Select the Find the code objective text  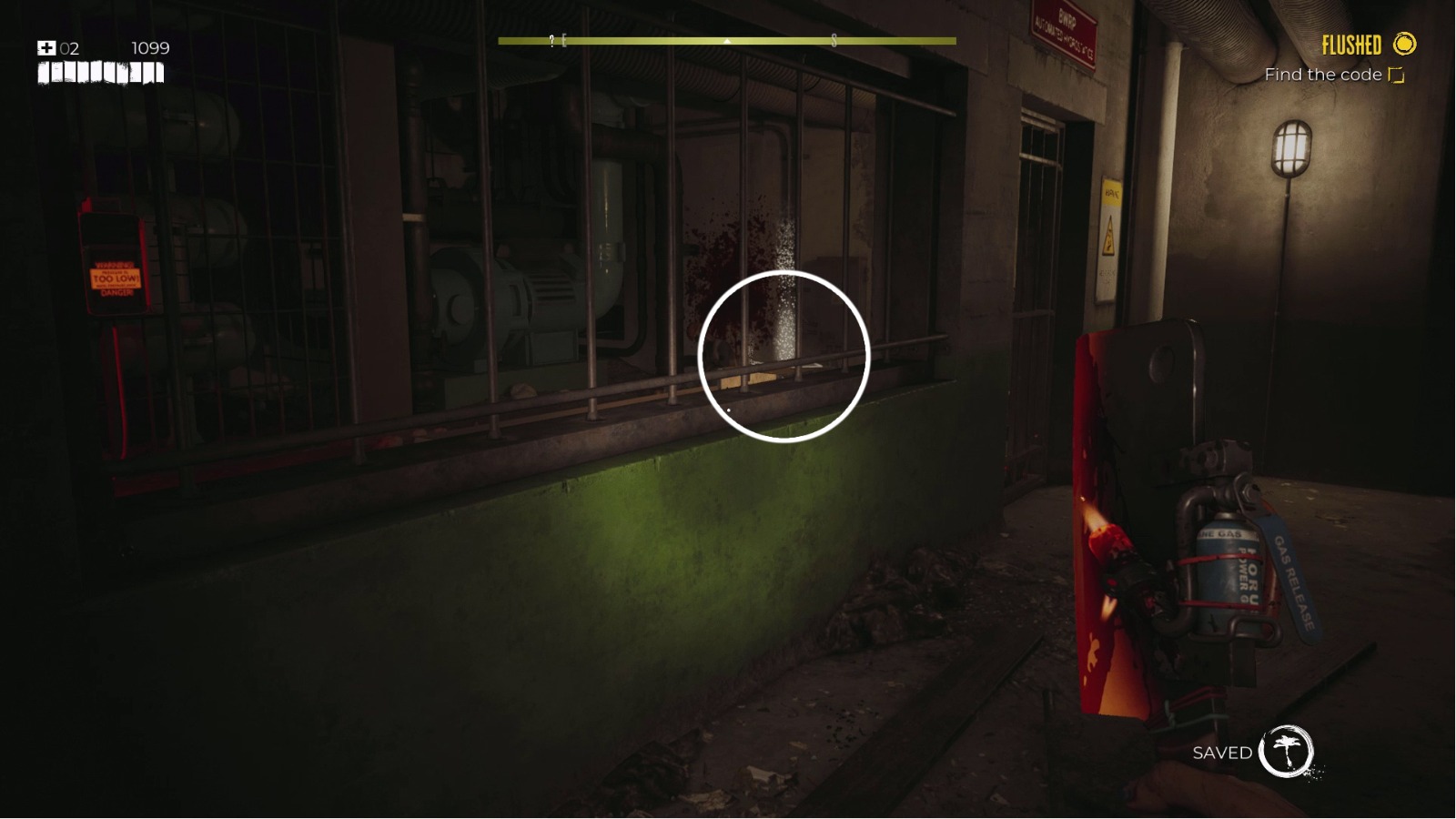click(x=1322, y=75)
